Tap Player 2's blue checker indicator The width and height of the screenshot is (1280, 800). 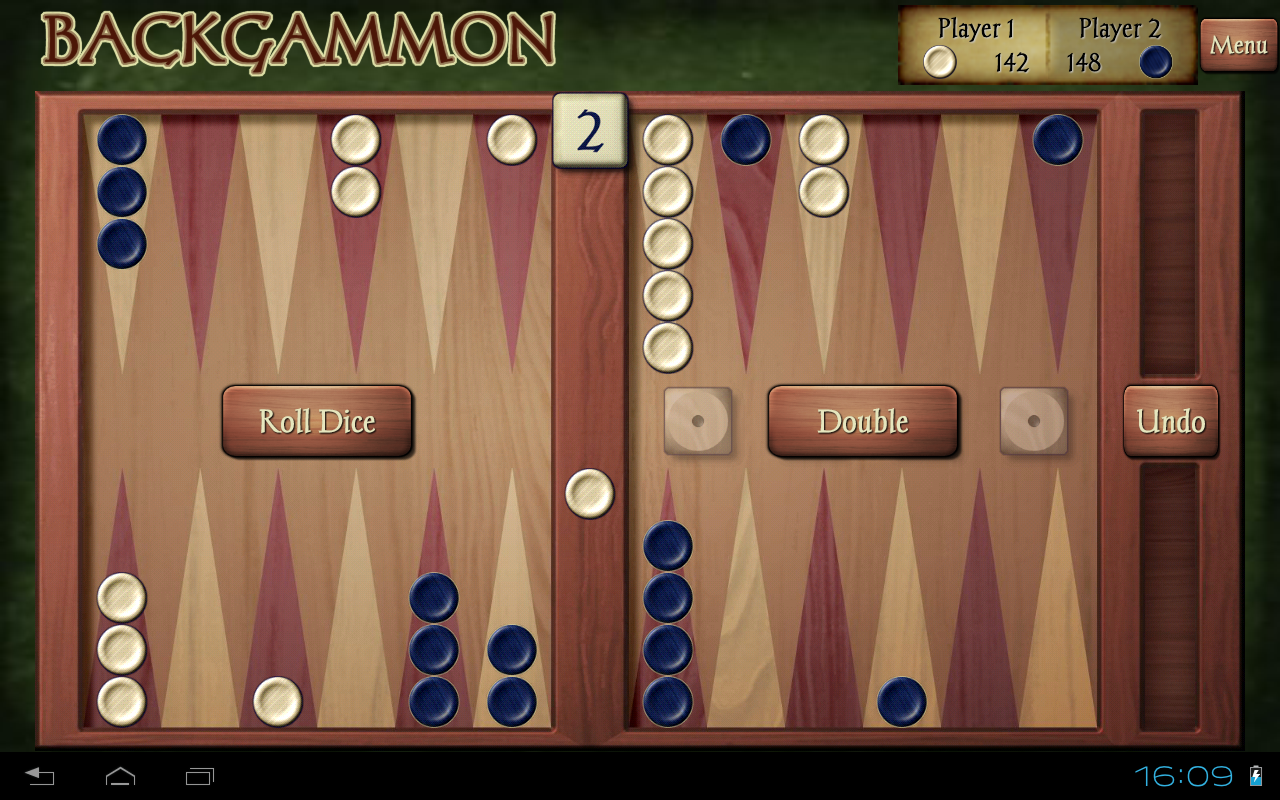click(x=1155, y=62)
